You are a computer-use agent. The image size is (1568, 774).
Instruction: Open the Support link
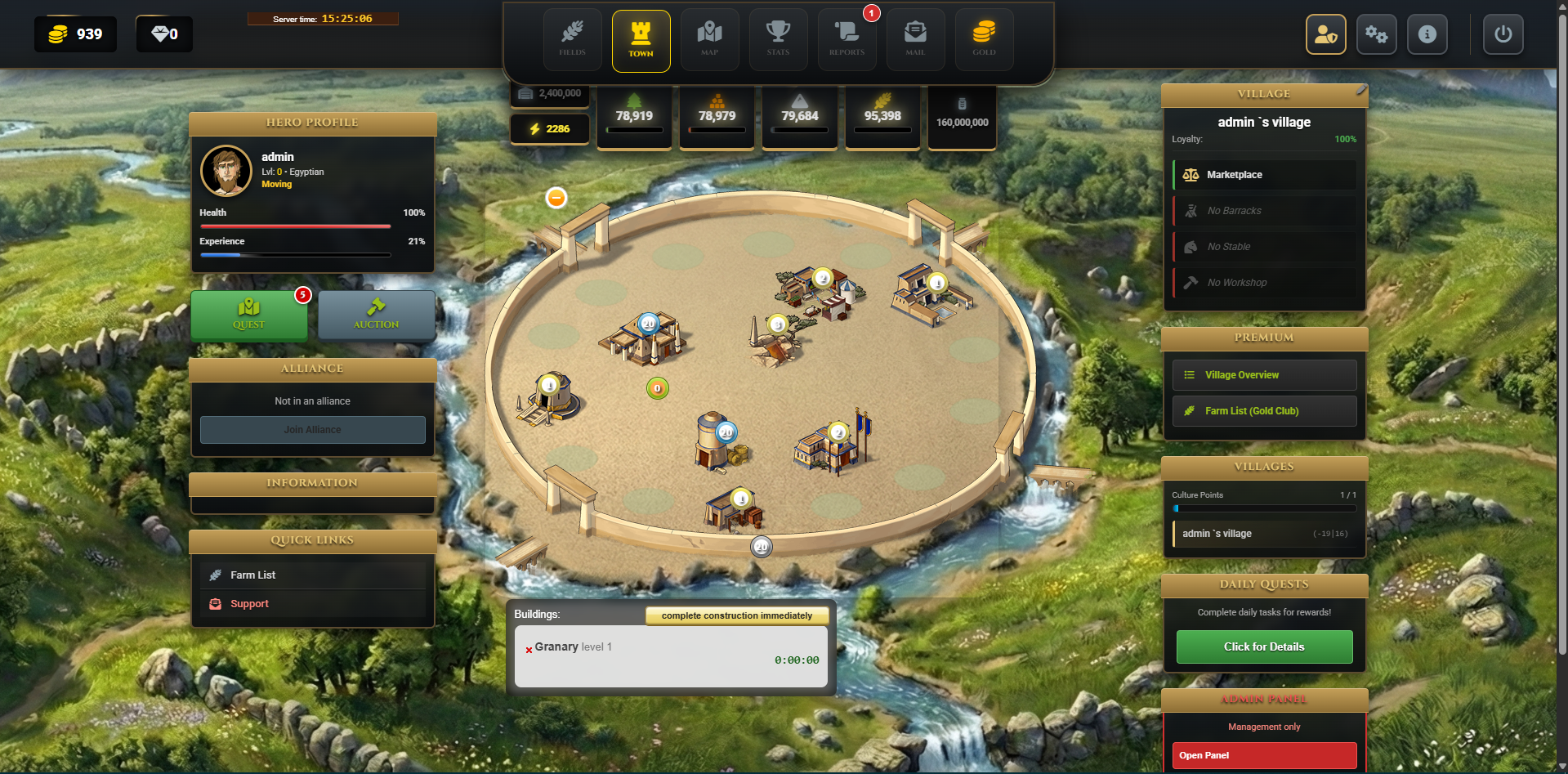click(249, 604)
